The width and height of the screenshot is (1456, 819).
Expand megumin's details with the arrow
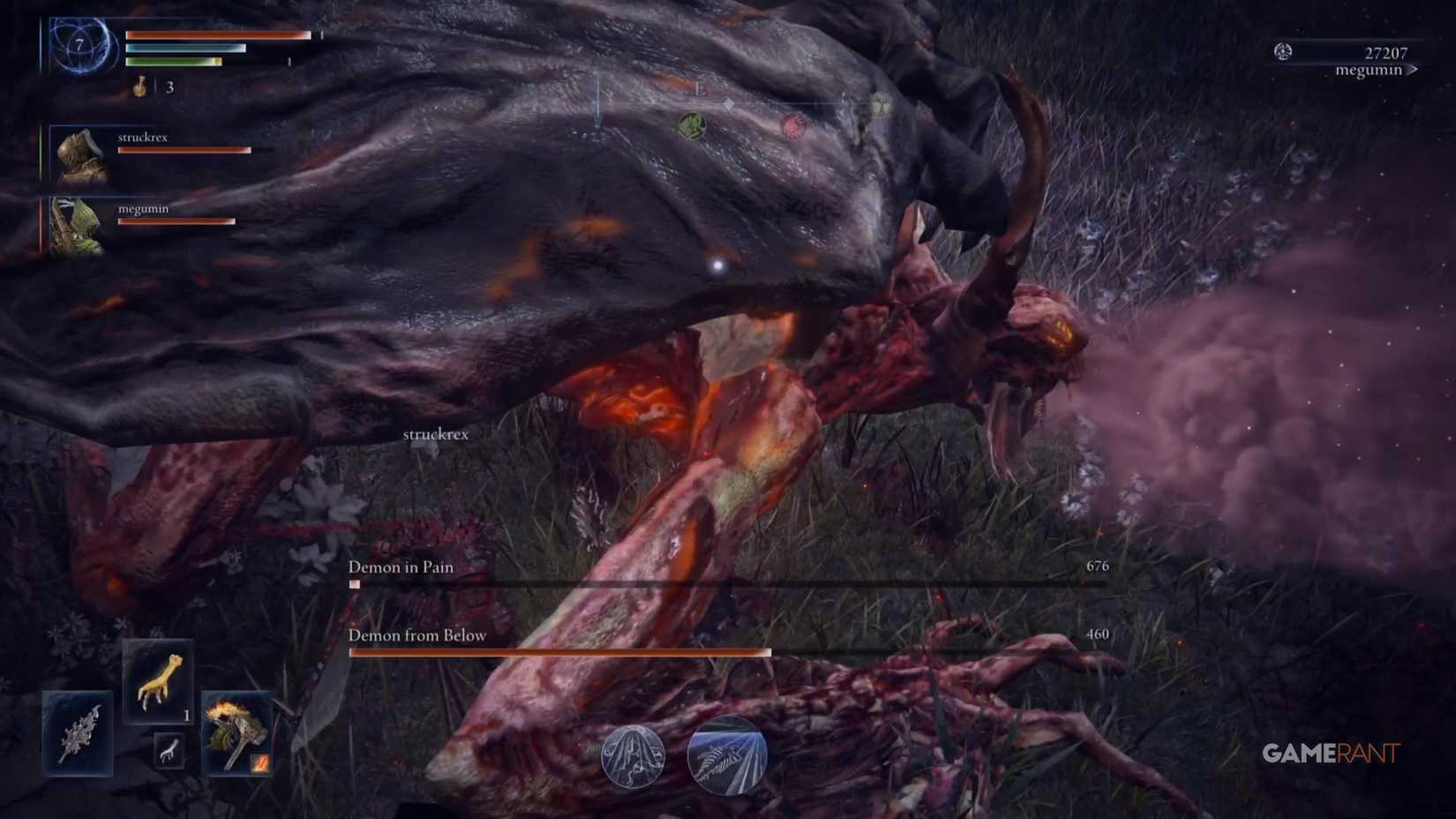(1412, 69)
